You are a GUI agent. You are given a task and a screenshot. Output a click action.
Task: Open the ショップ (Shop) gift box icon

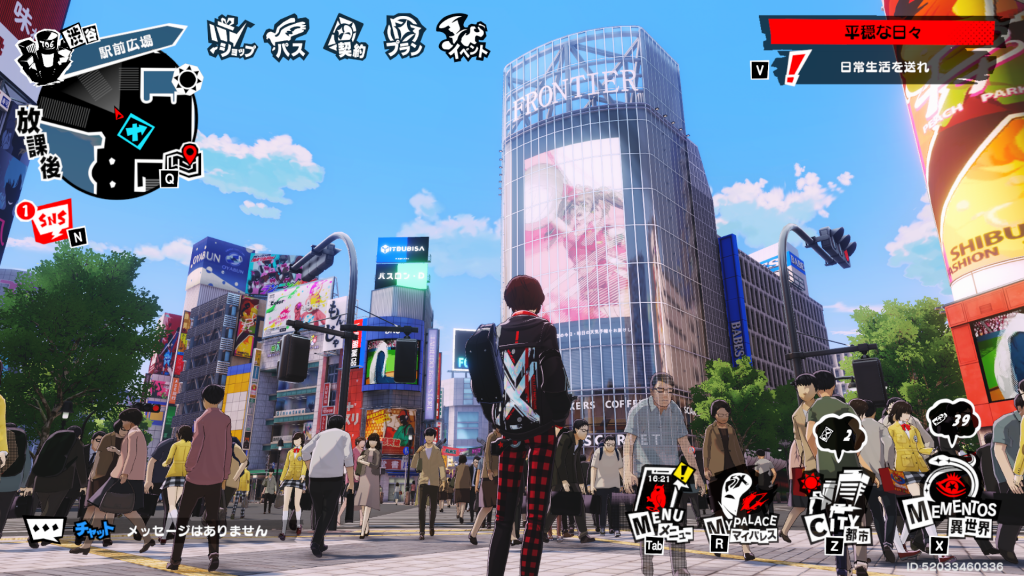coord(231,37)
